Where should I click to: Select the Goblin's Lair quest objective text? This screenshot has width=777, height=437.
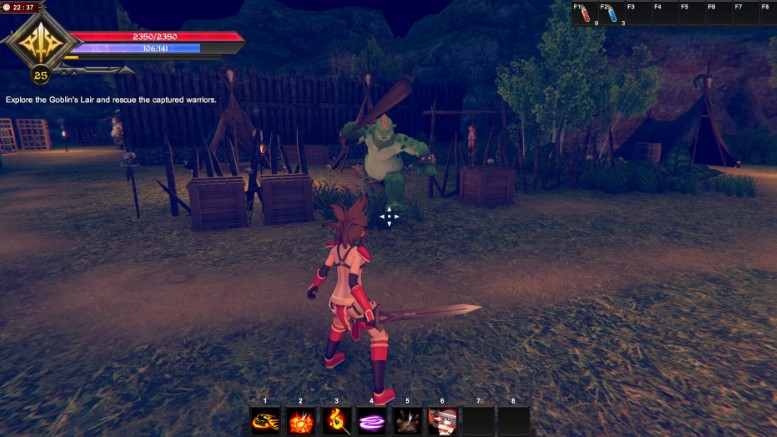tap(111, 100)
